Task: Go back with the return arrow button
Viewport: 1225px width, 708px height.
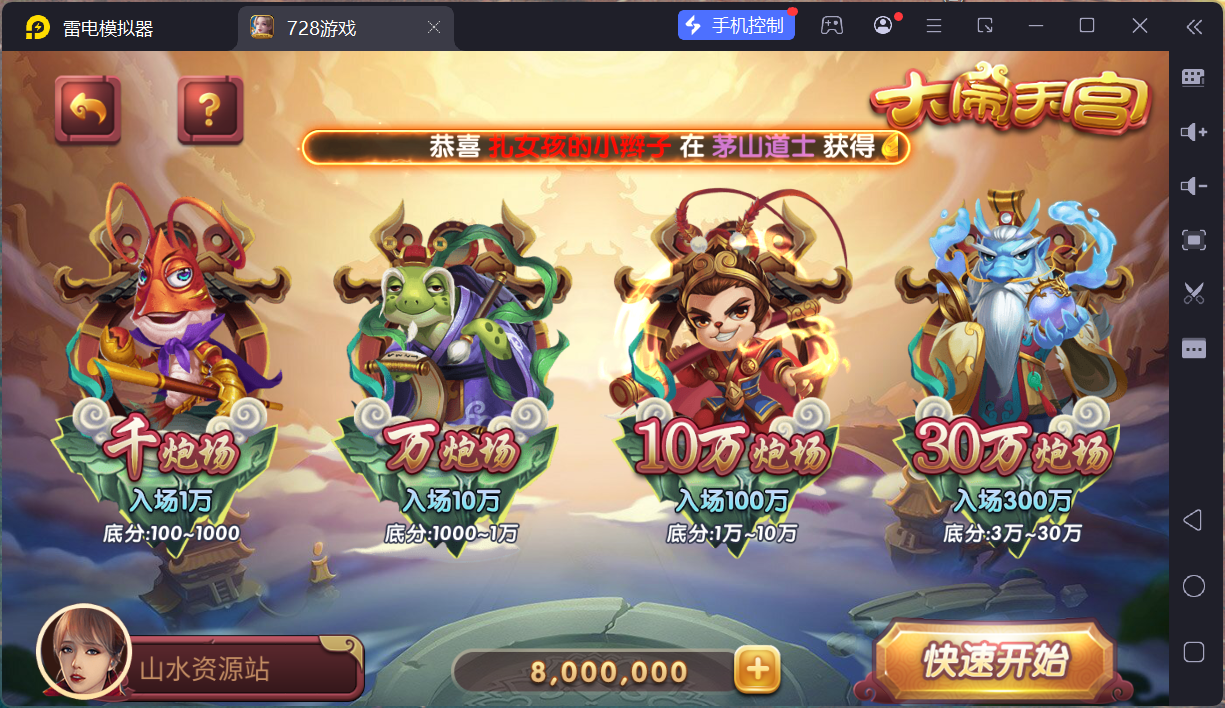Action: (x=88, y=109)
